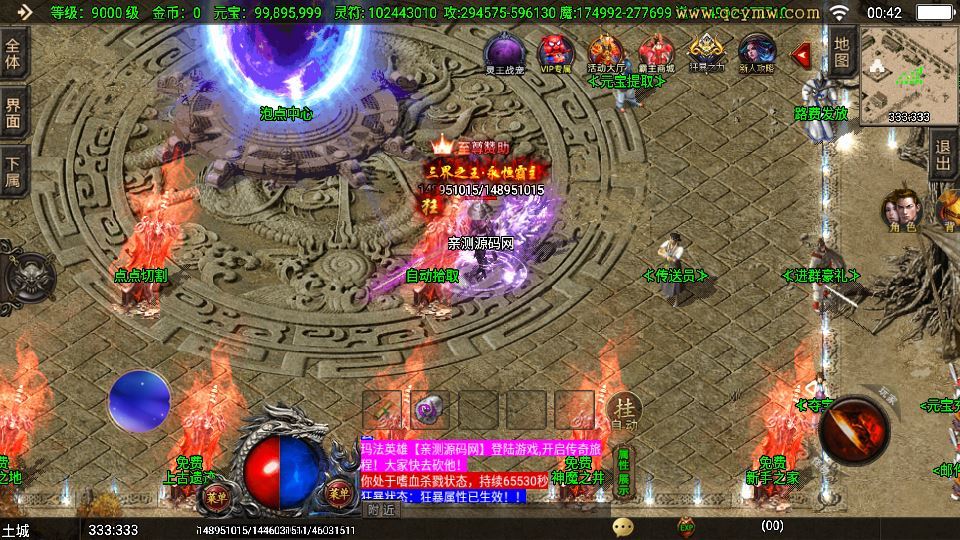Click the 退出 exit button
960x540 pixels.
(943, 157)
